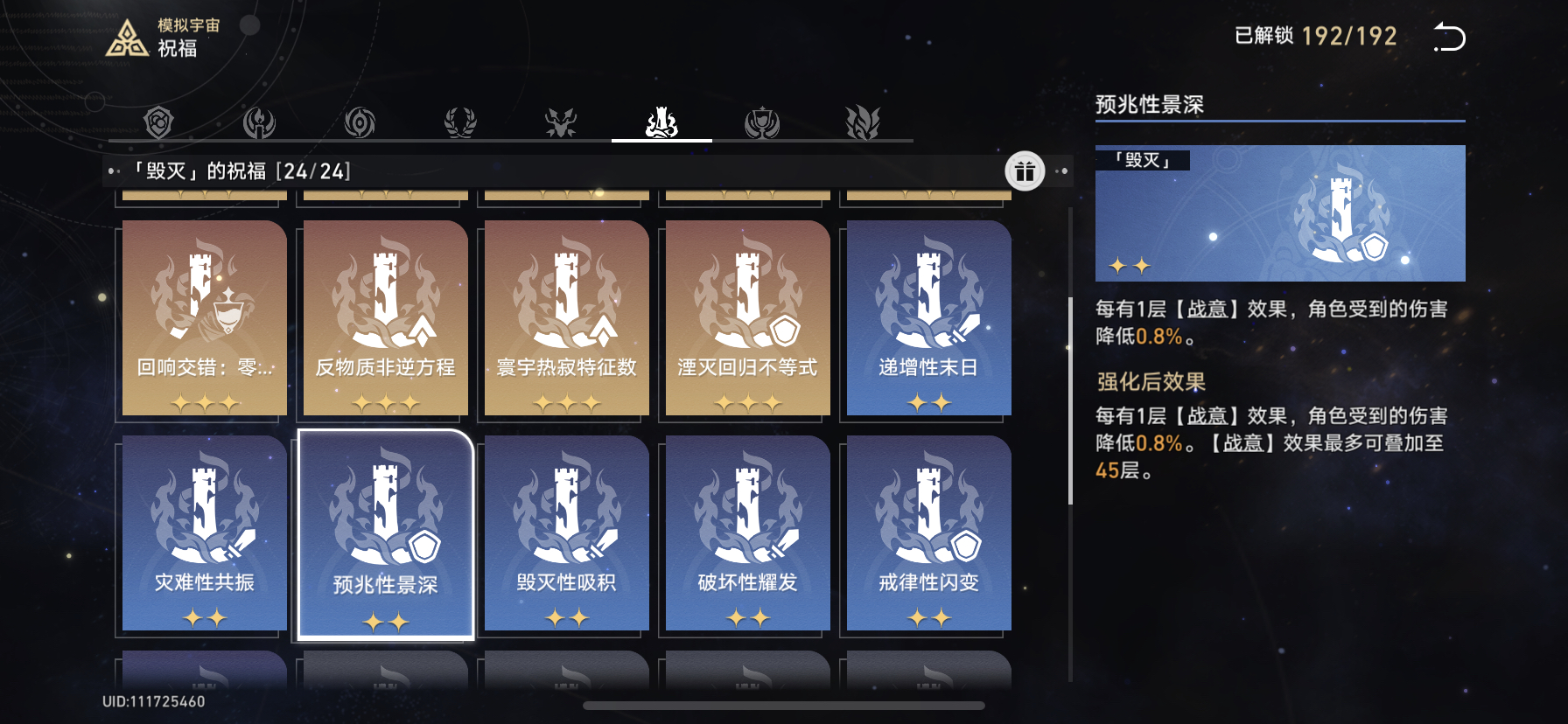Choose the 反物质非逆方程 blessing card
The image size is (1568, 724).
(386, 318)
